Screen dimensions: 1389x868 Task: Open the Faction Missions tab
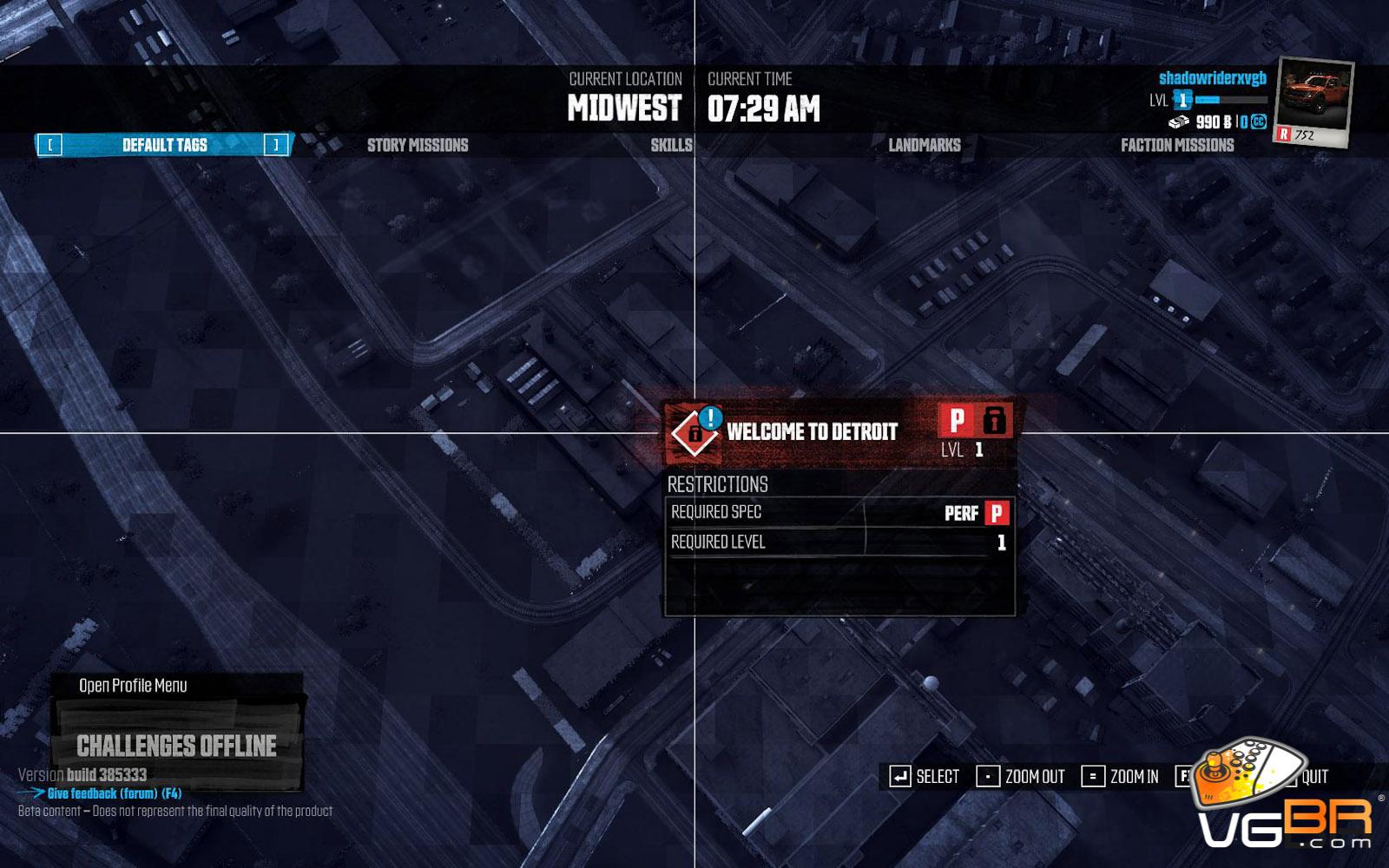(x=1176, y=145)
